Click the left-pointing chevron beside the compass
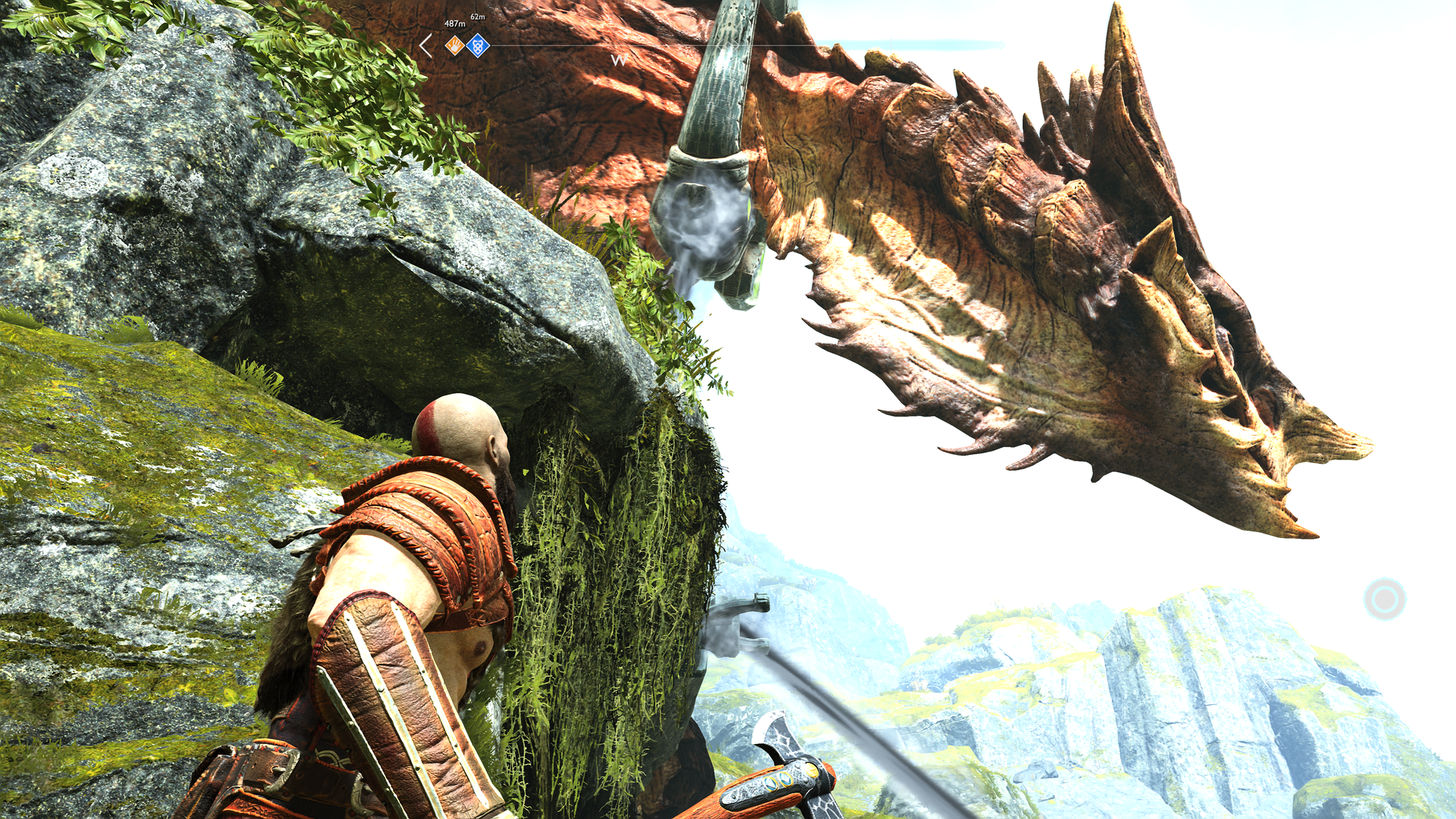 click(x=424, y=46)
